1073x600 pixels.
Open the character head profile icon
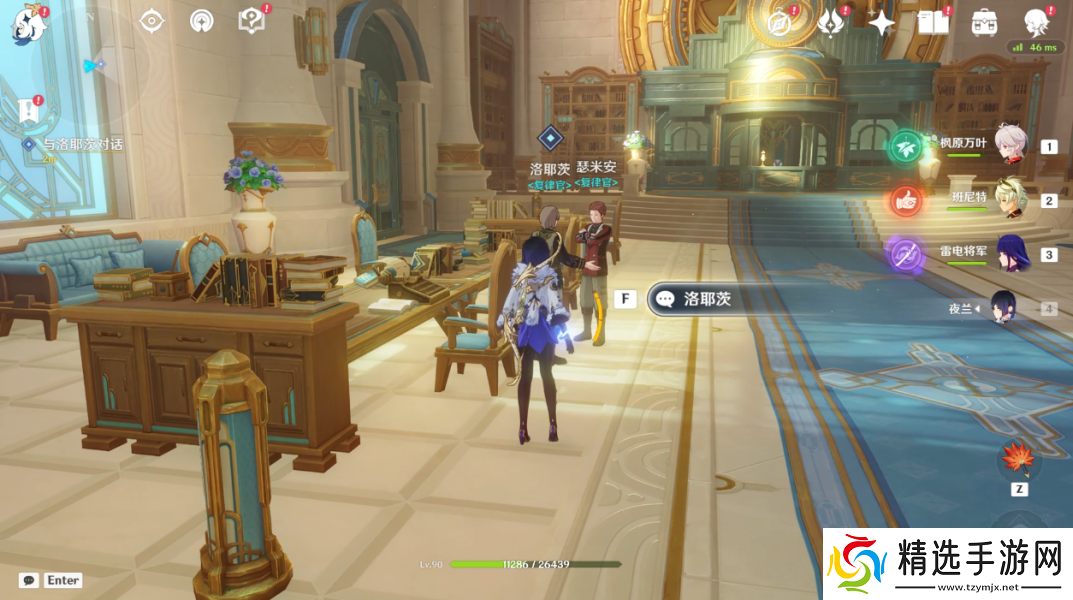[x=1036, y=22]
